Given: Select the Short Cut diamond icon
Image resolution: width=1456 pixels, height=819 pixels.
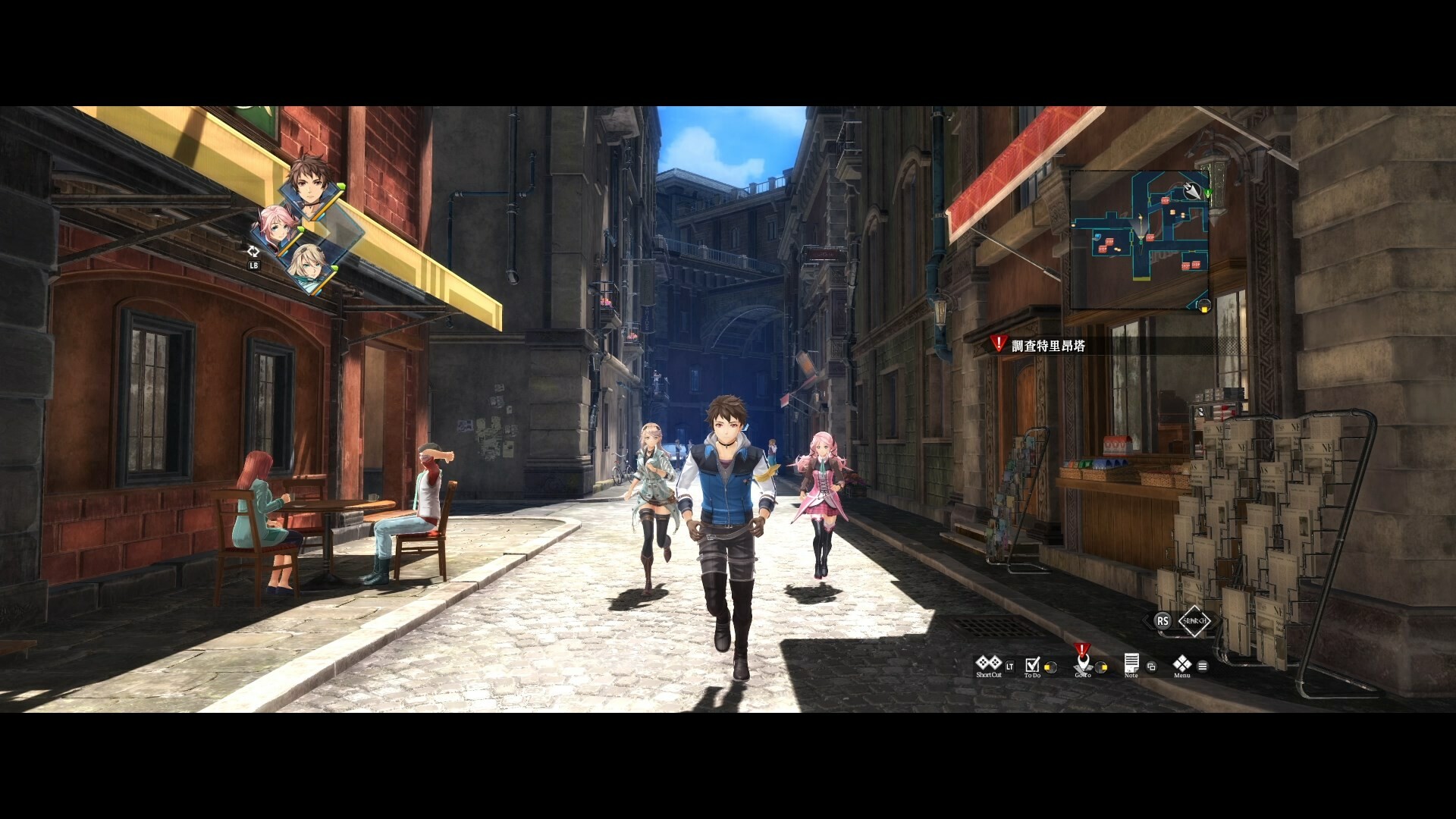Looking at the screenshot, I should coord(988,663).
